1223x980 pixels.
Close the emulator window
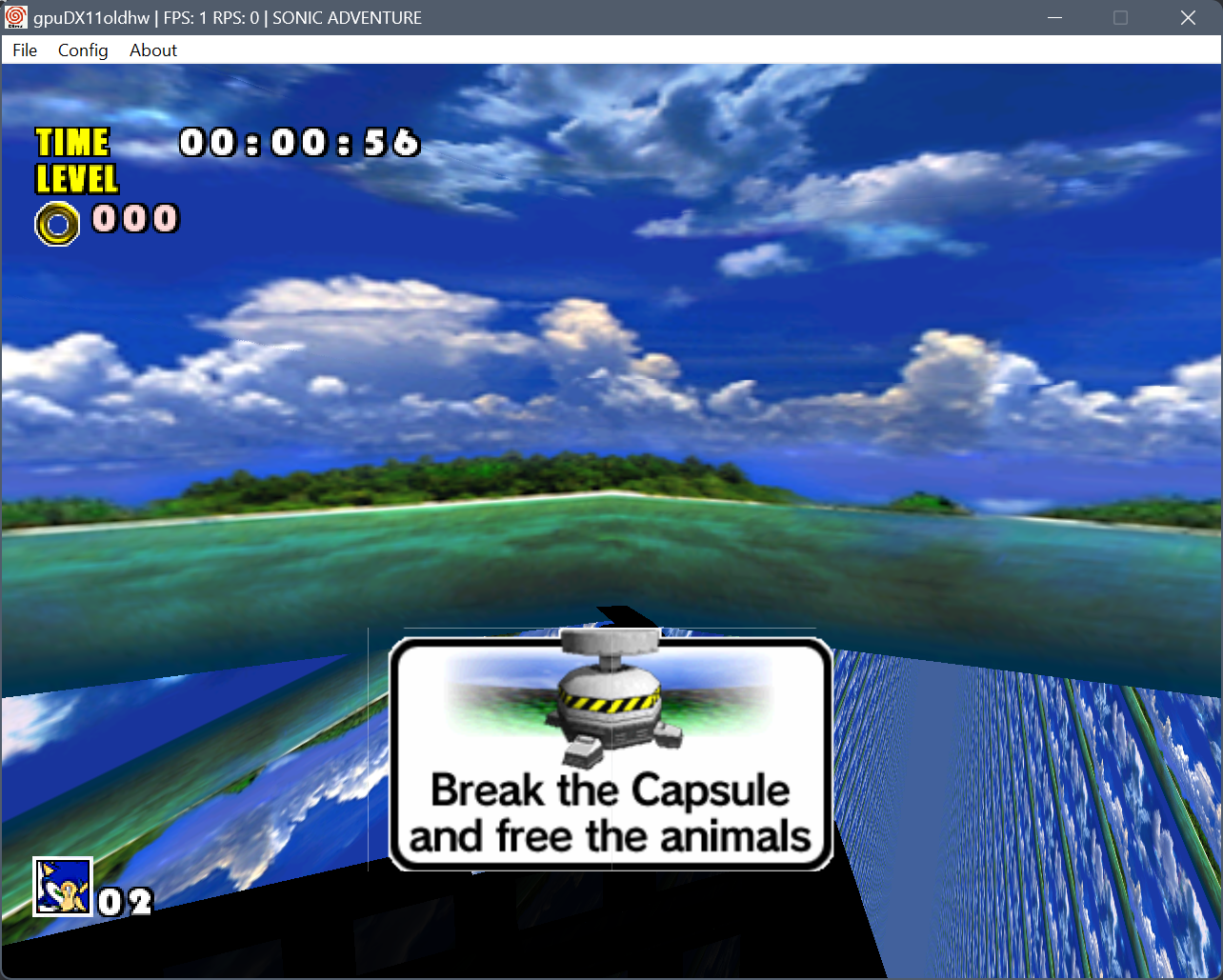point(1188,18)
